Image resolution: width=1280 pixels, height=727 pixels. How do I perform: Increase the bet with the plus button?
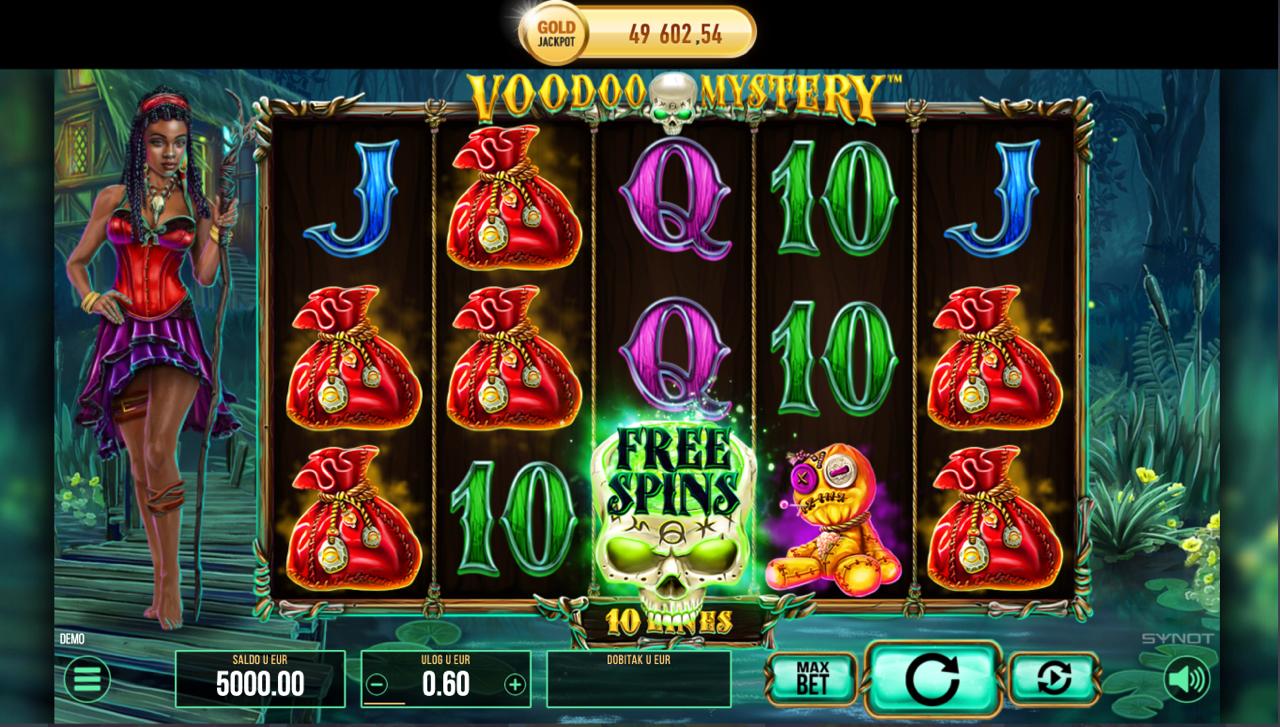(x=514, y=685)
